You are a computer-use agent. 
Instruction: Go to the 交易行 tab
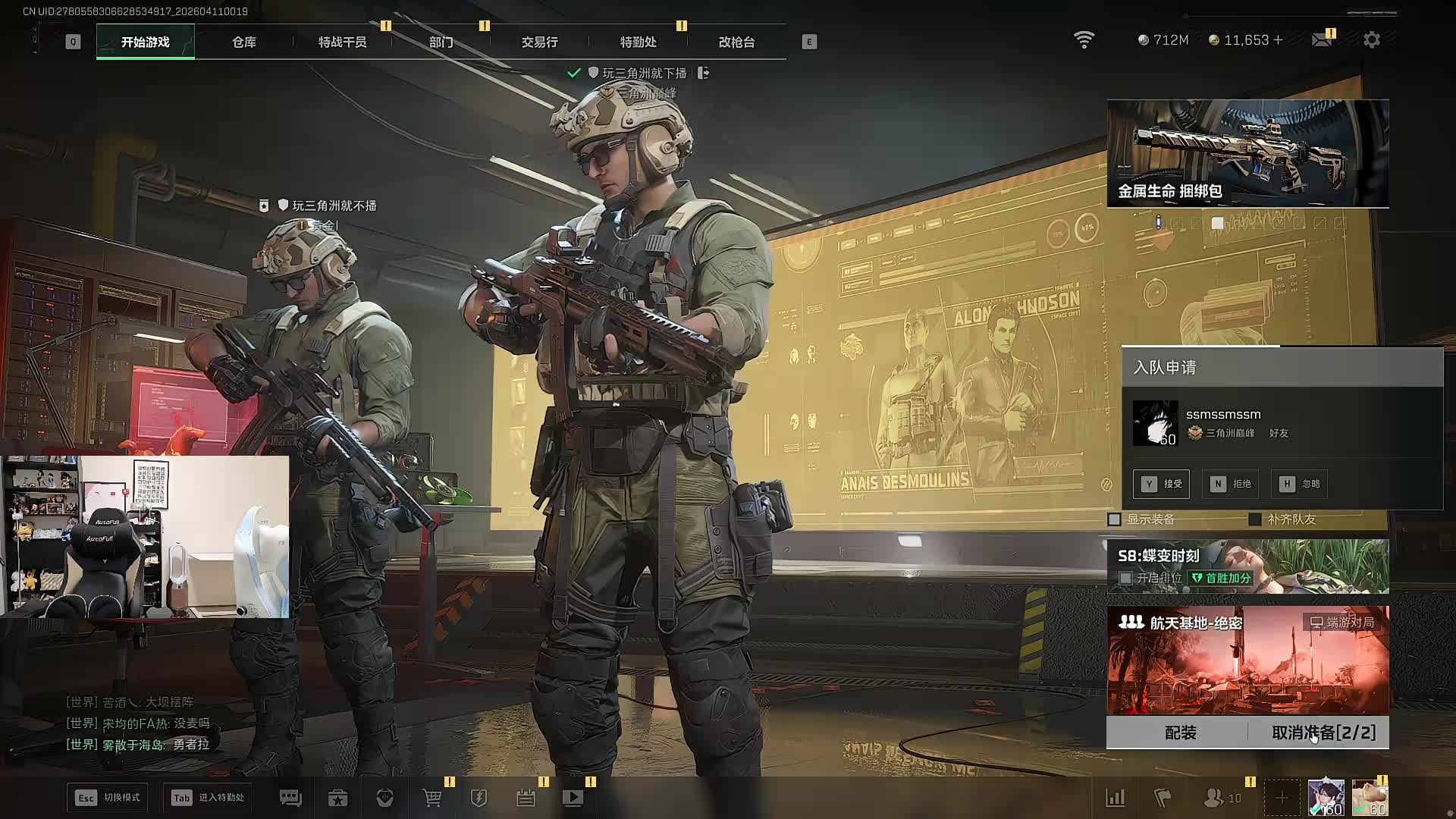(x=539, y=42)
